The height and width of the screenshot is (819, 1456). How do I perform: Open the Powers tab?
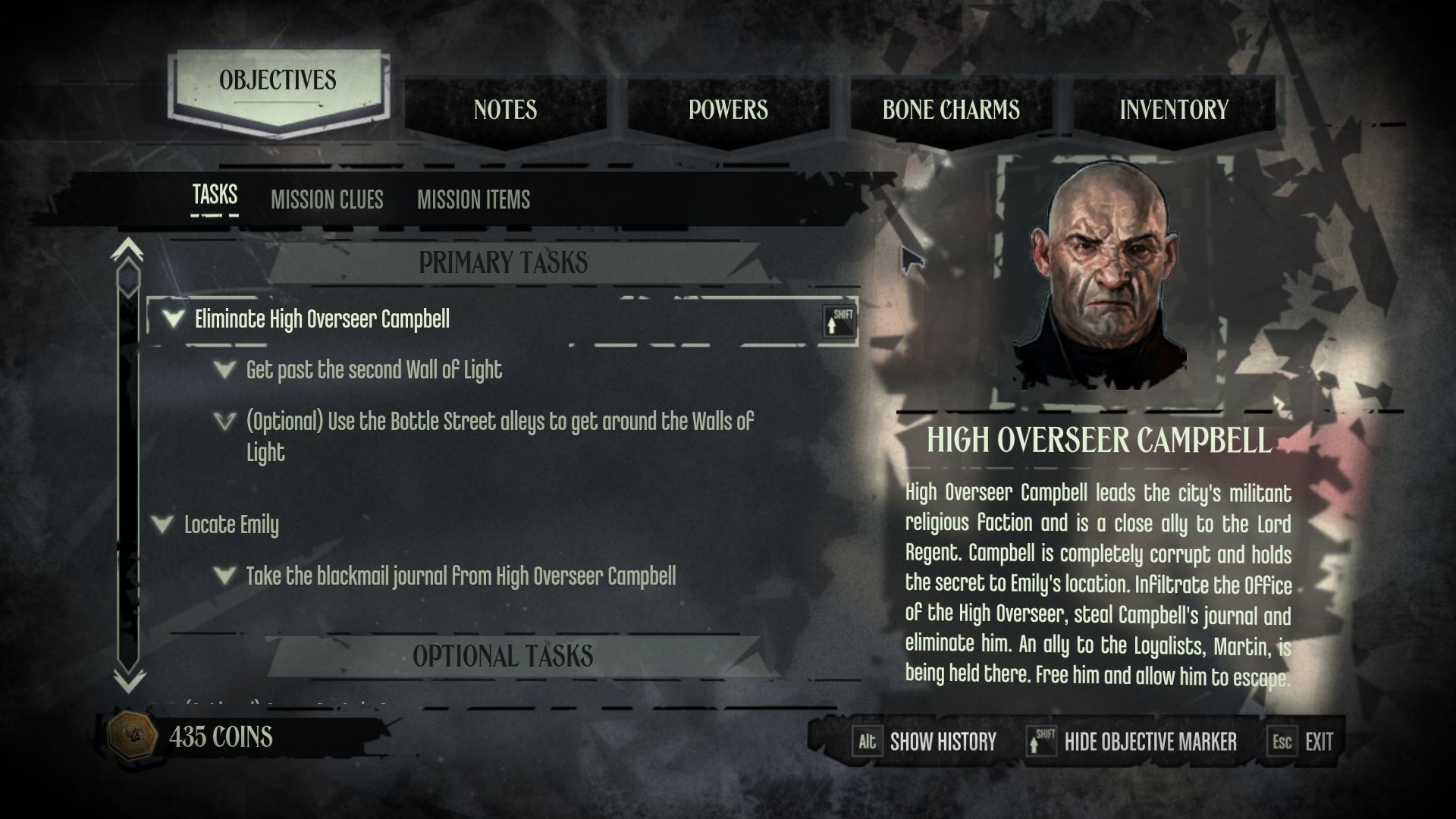tap(728, 110)
